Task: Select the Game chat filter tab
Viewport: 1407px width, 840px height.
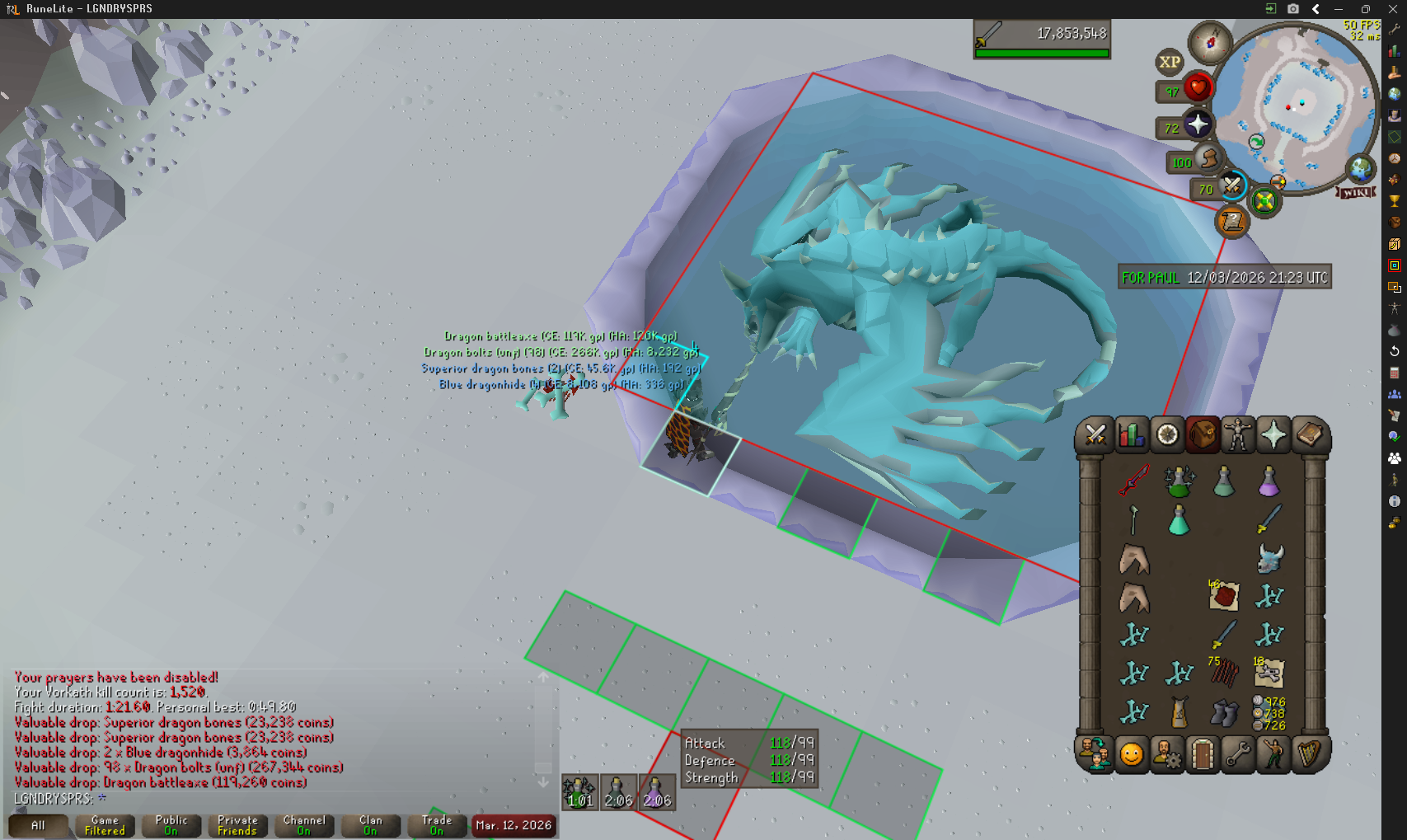Action: click(x=105, y=825)
